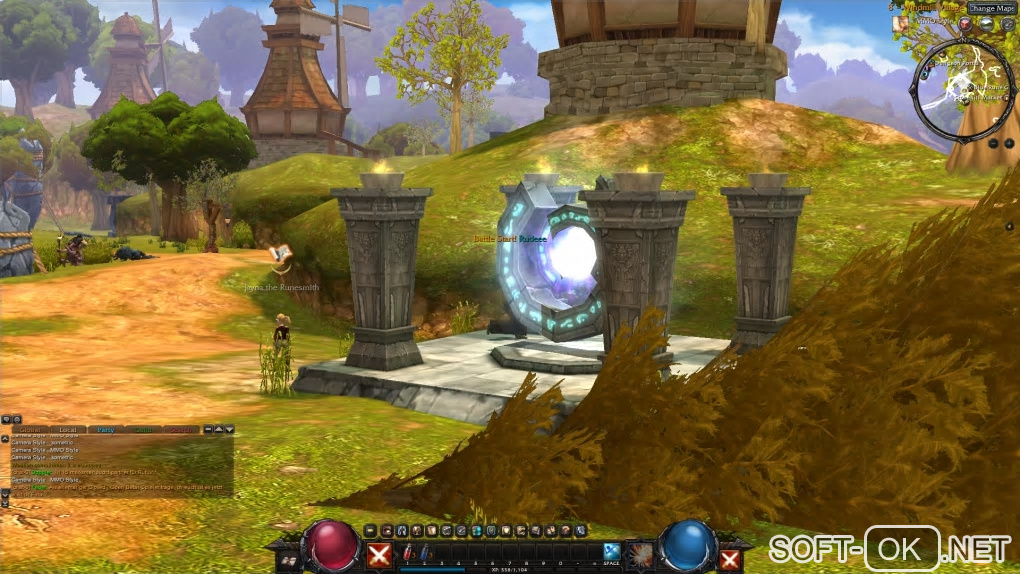Activate the explosion skill beside blue orb
Image resolution: width=1020 pixels, height=574 pixels.
pyautogui.click(x=638, y=553)
